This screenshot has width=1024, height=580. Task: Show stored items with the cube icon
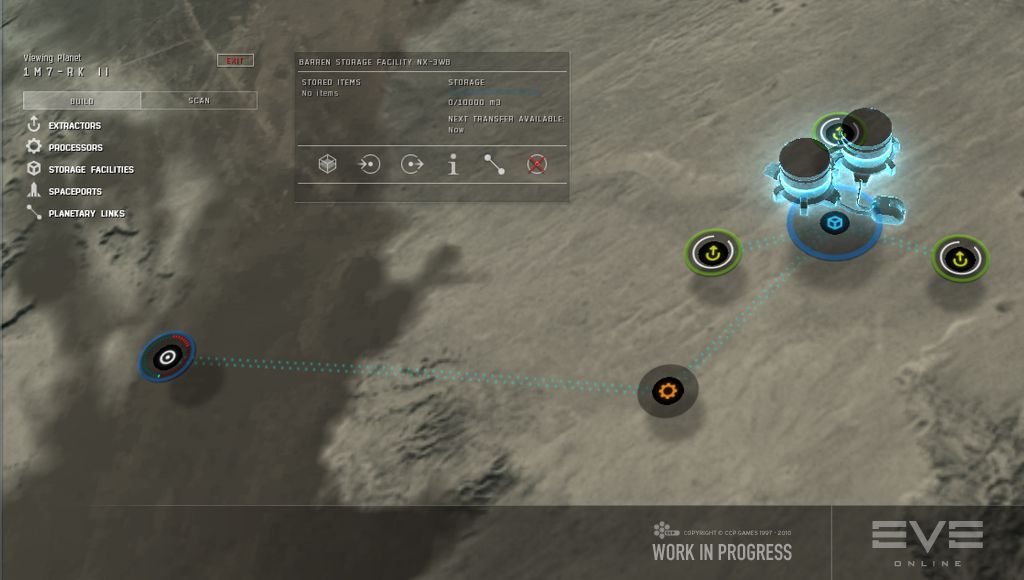pyautogui.click(x=327, y=165)
